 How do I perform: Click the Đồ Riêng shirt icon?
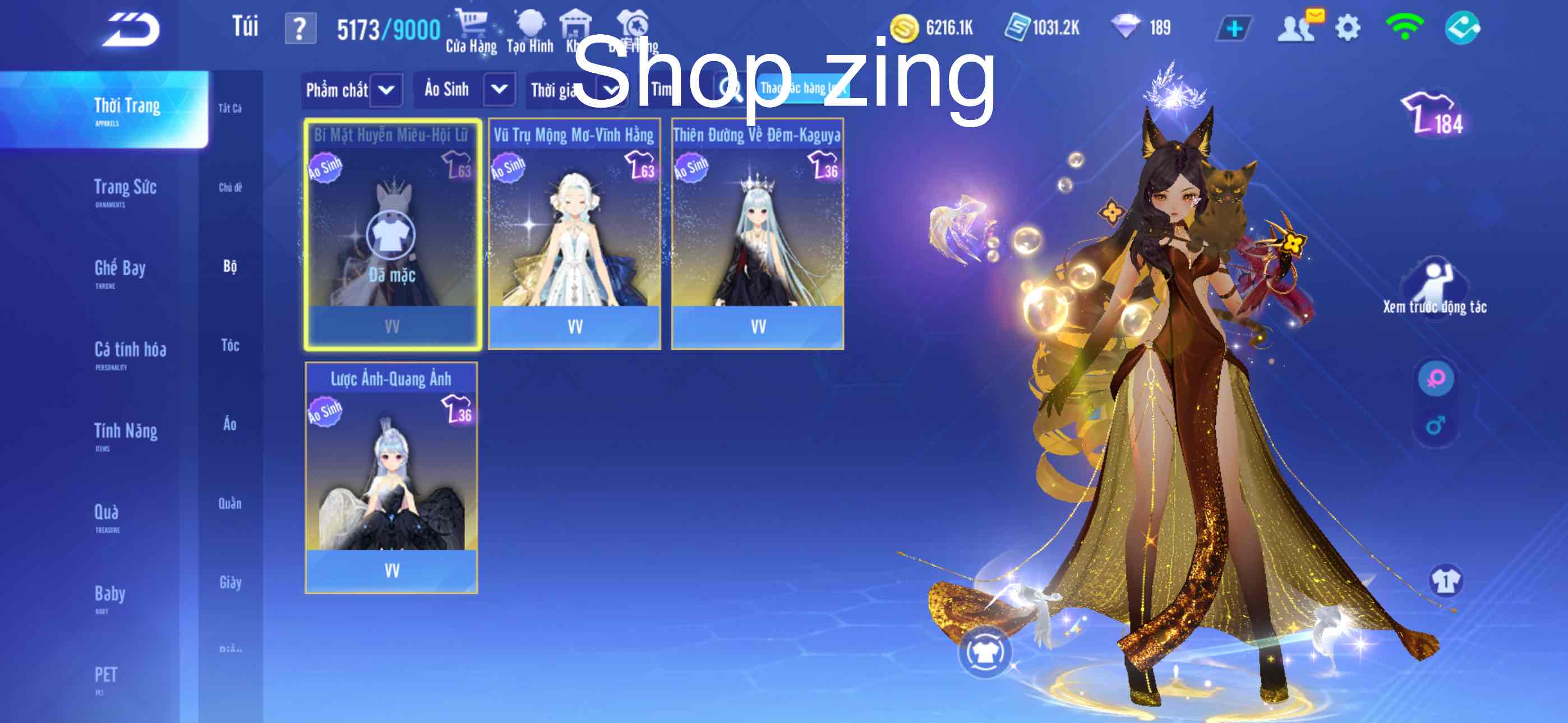[633, 26]
